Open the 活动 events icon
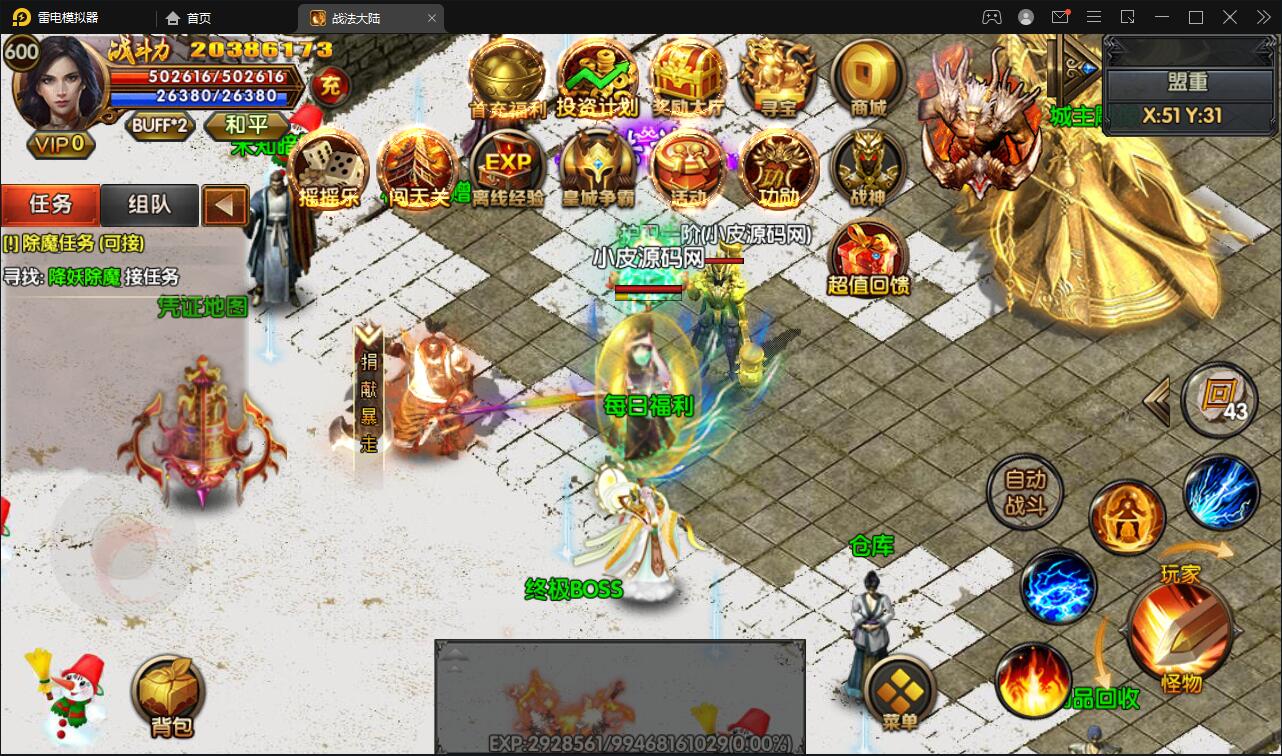Image resolution: width=1282 pixels, height=756 pixels. coord(687,168)
